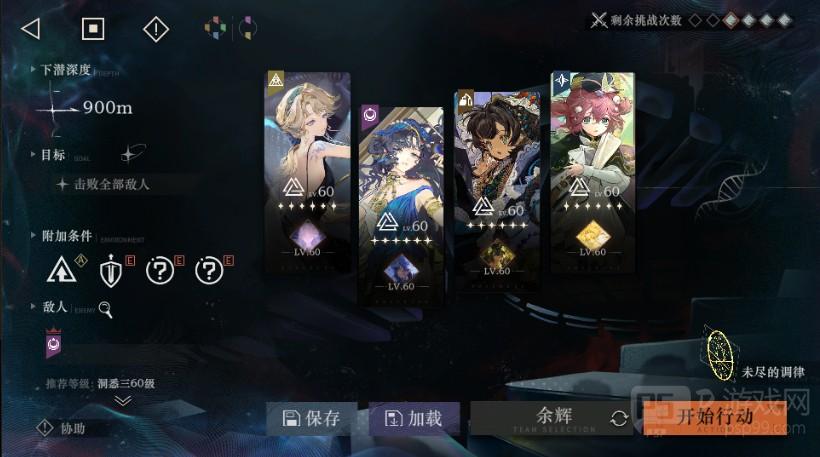Screen dimensions: 820x457
Task: Open the diamond exclamation alert icon
Action: (x=156, y=29)
